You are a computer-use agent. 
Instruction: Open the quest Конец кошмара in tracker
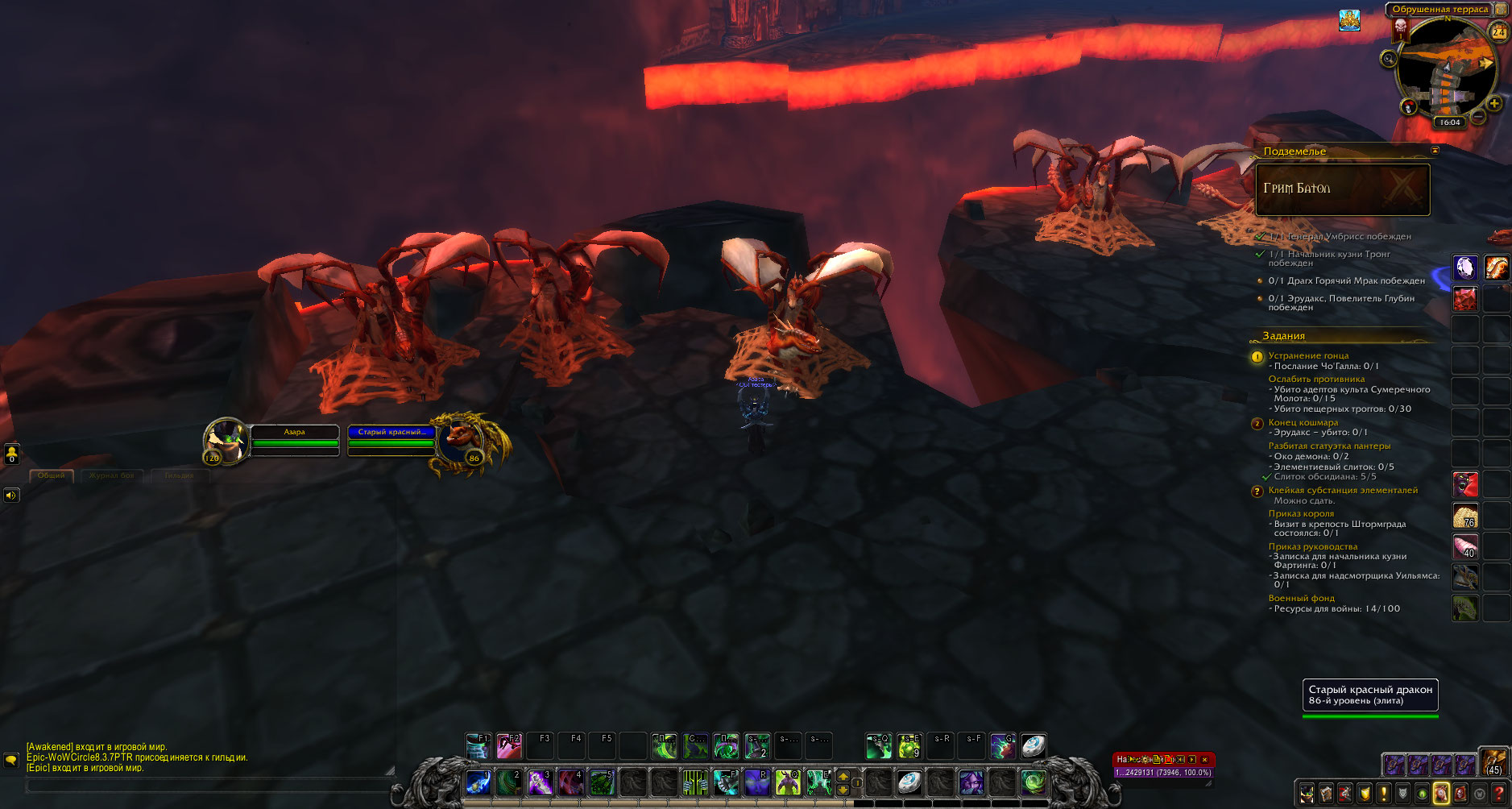click(x=1303, y=422)
